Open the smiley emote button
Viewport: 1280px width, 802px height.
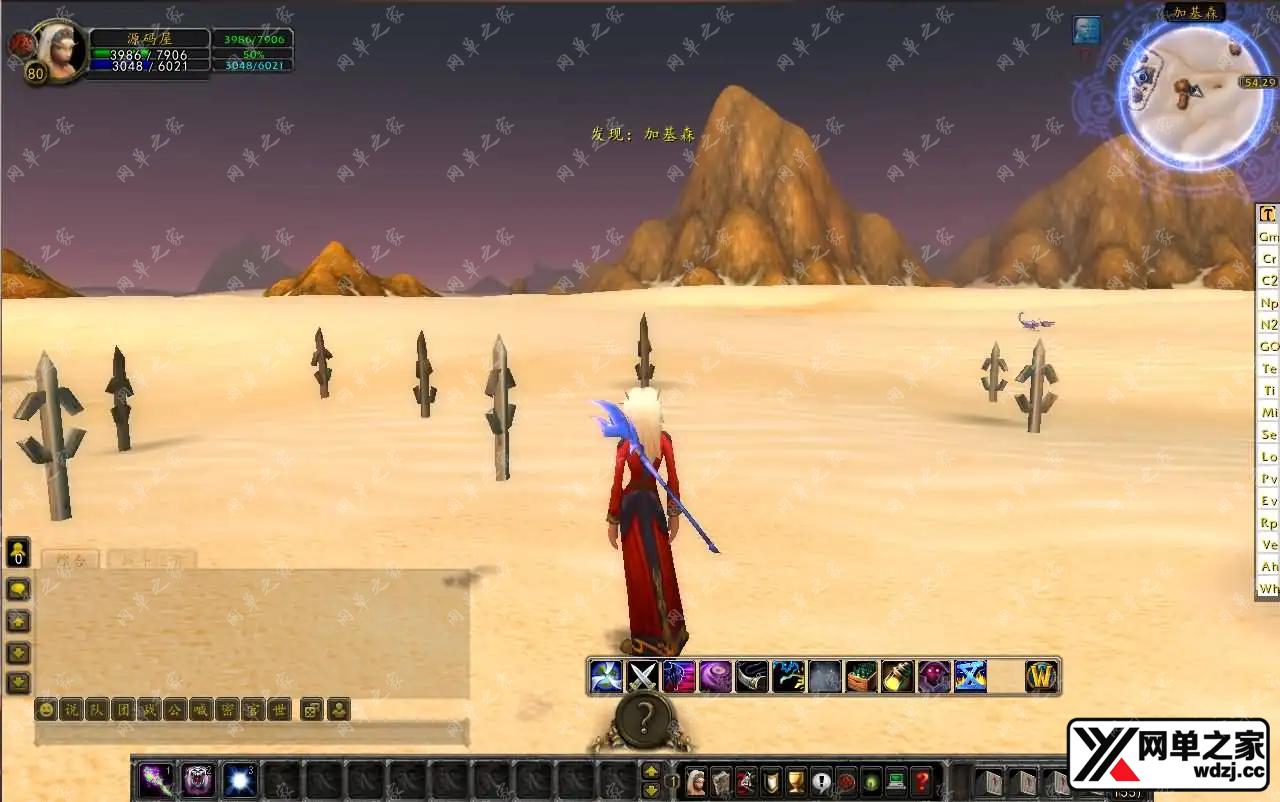point(46,710)
